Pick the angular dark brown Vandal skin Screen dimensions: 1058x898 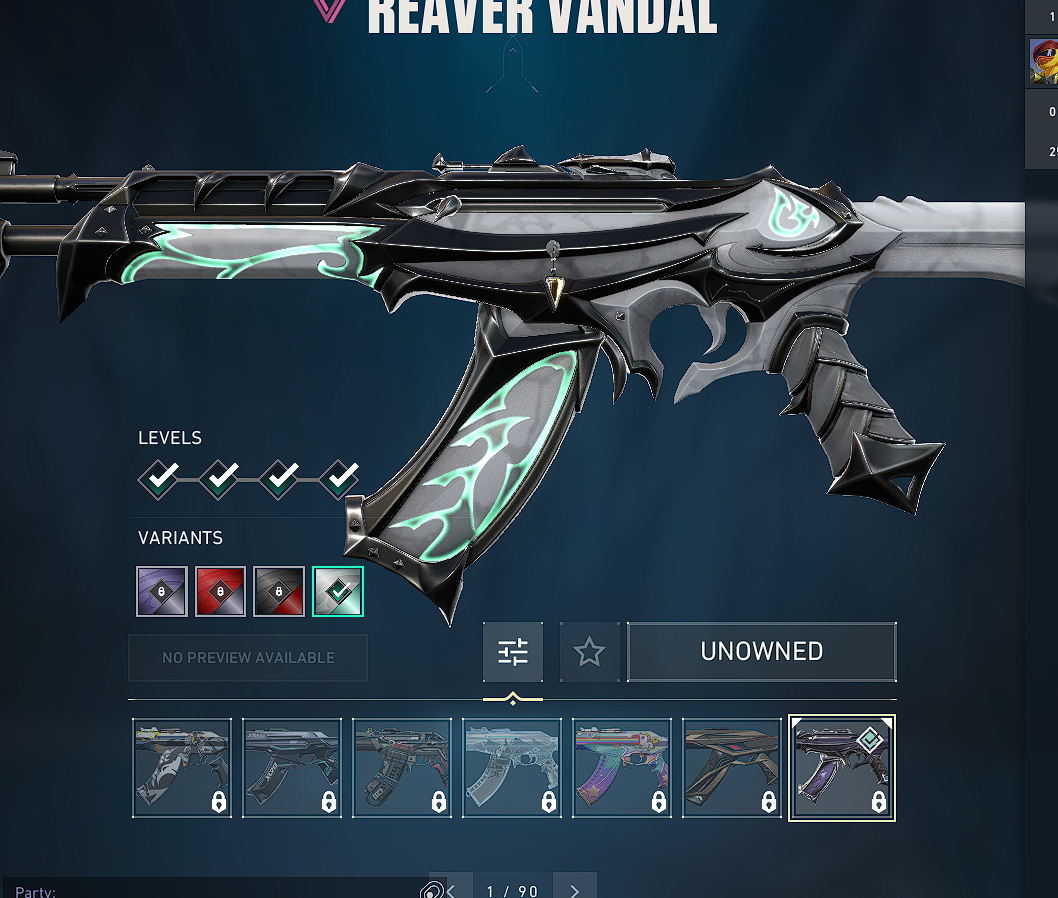(x=732, y=768)
